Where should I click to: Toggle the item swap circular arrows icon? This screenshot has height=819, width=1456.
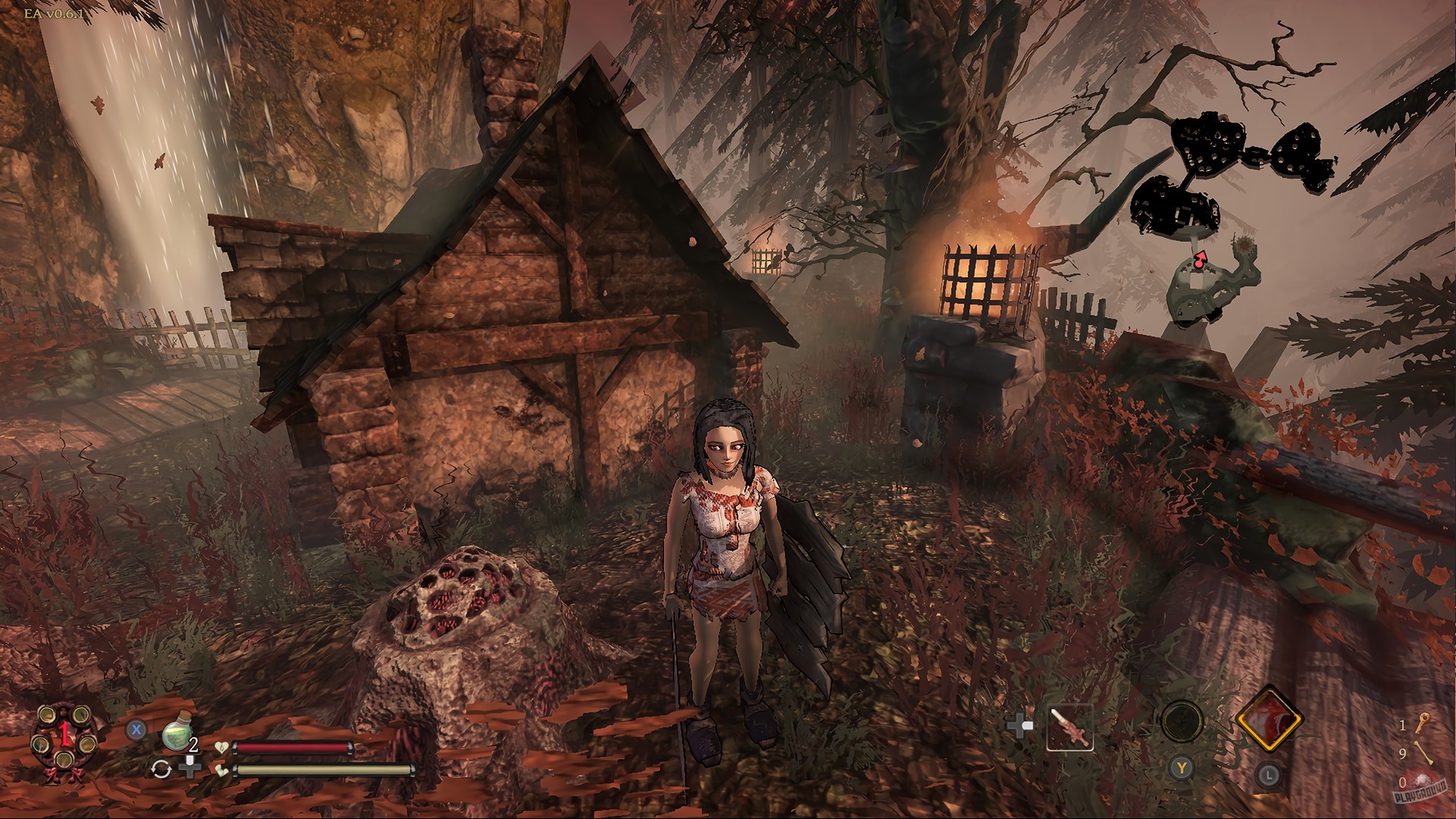(164, 768)
